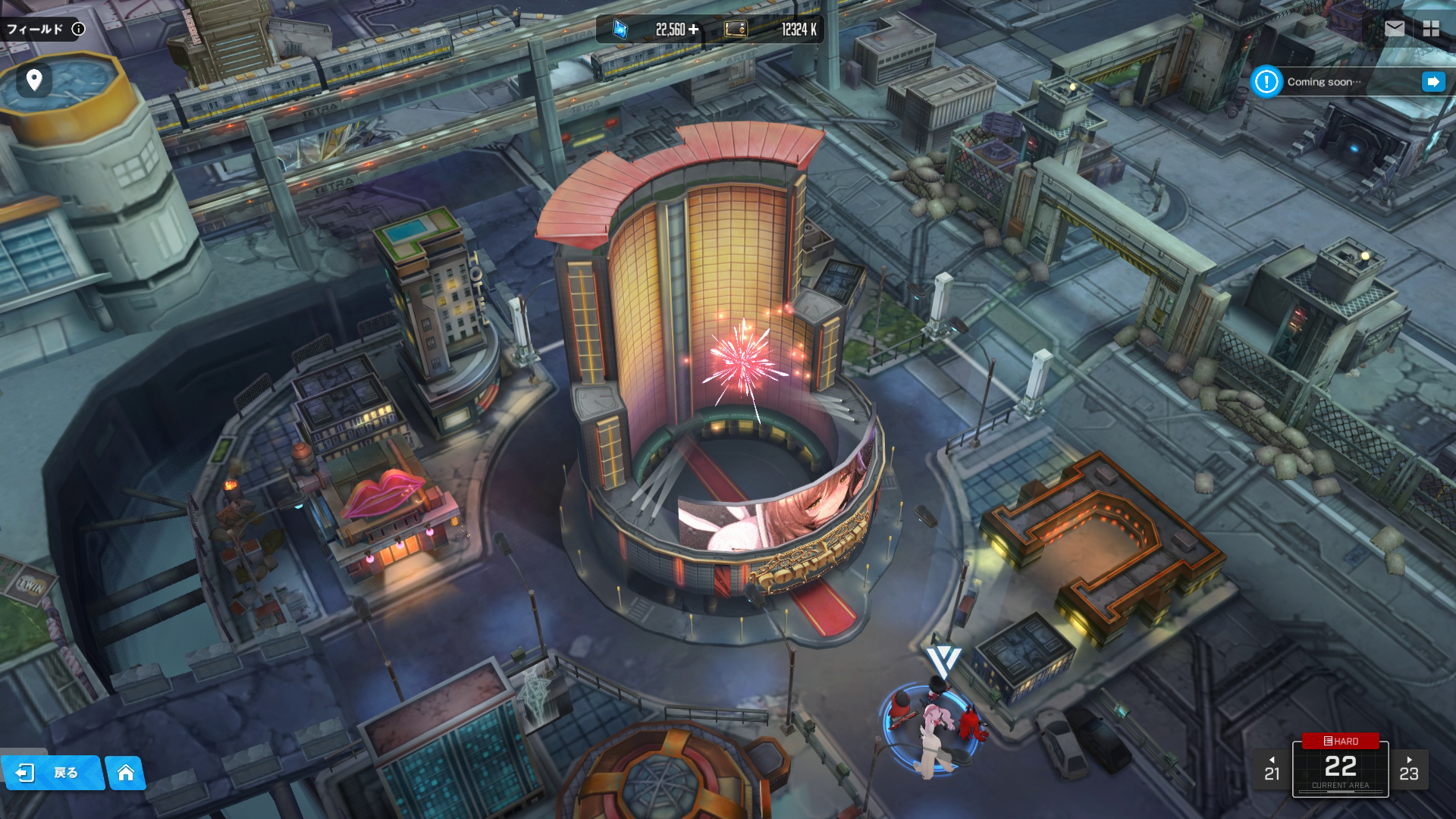The height and width of the screenshot is (819, 1456).
Task: Go back with the 戻る button
Action: pos(52,773)
